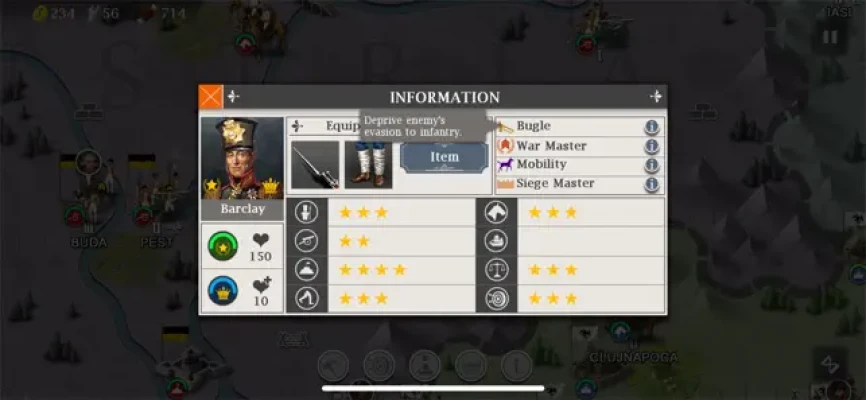The height and width of the screenshot is (400, 866).
Task: Click Barclay's general portrait
Action: click(241, 160)
